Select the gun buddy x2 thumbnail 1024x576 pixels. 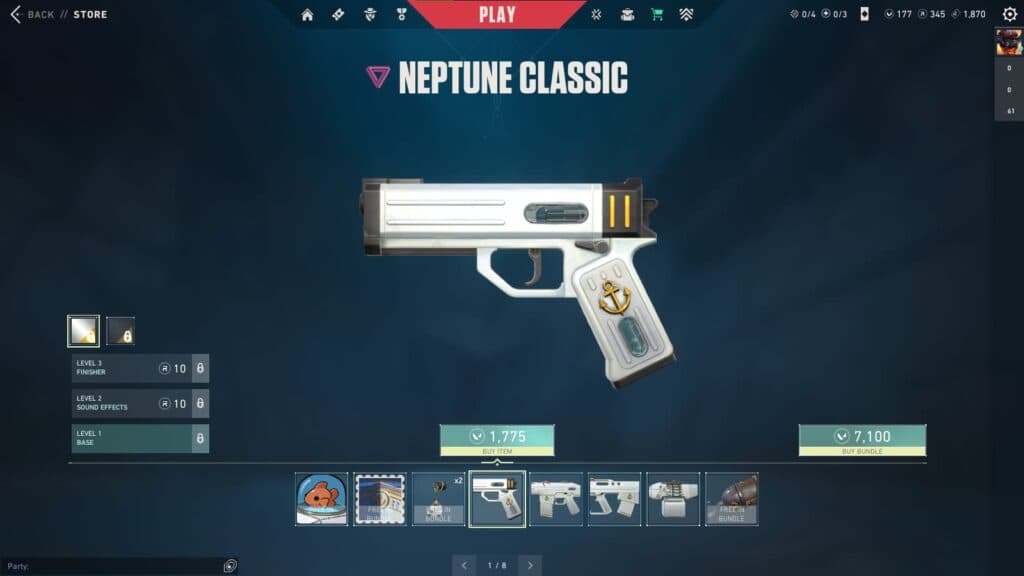click(x=439, y=499)
